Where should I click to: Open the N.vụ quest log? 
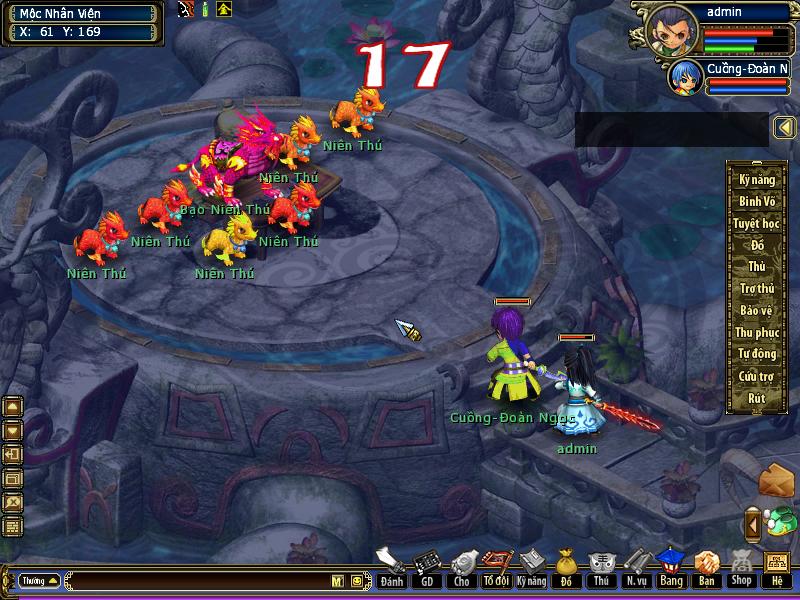coord(635,568)
